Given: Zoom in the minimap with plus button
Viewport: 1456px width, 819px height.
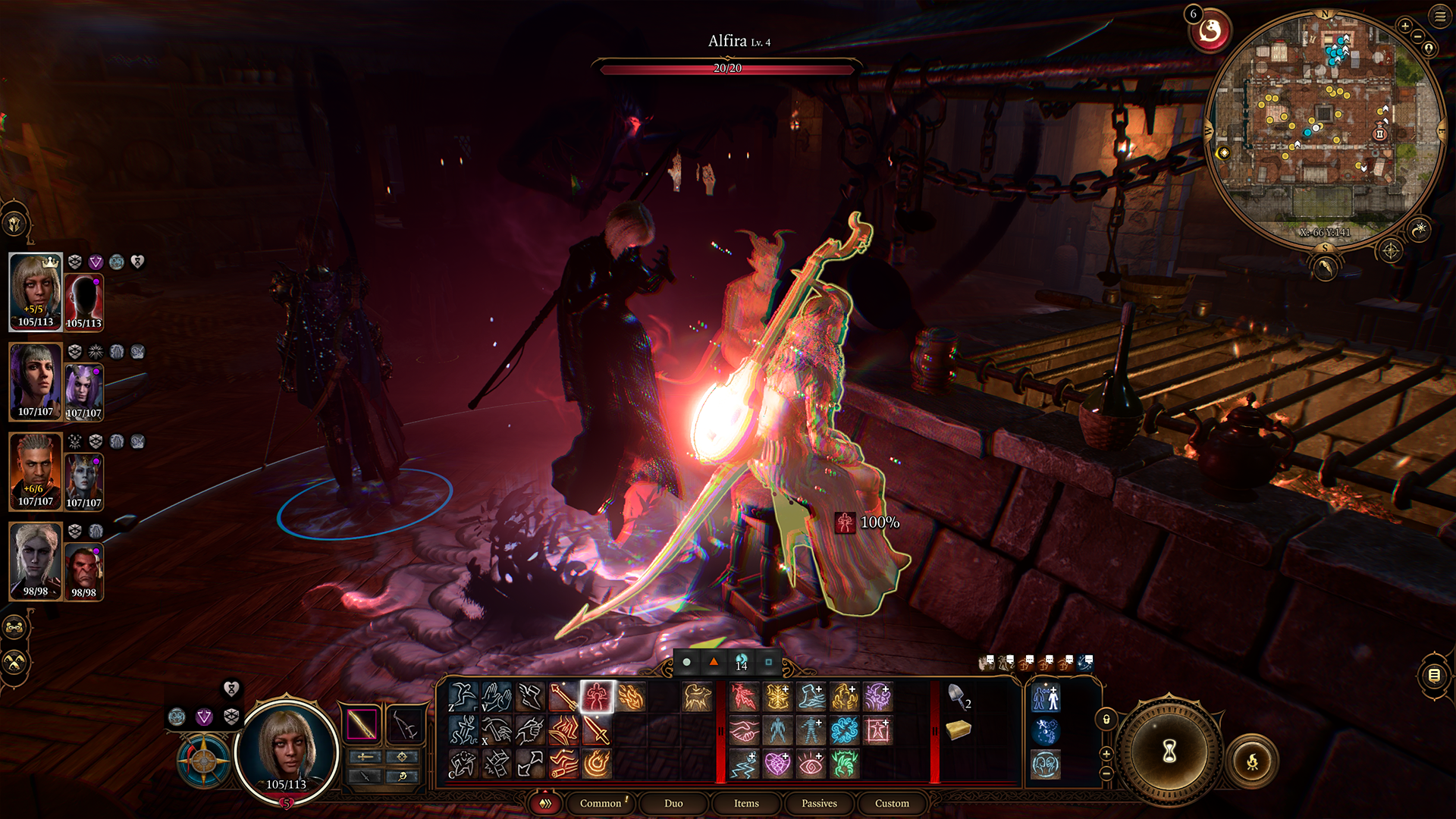Looking at the screenshot, I should (x=1405, y=26).
